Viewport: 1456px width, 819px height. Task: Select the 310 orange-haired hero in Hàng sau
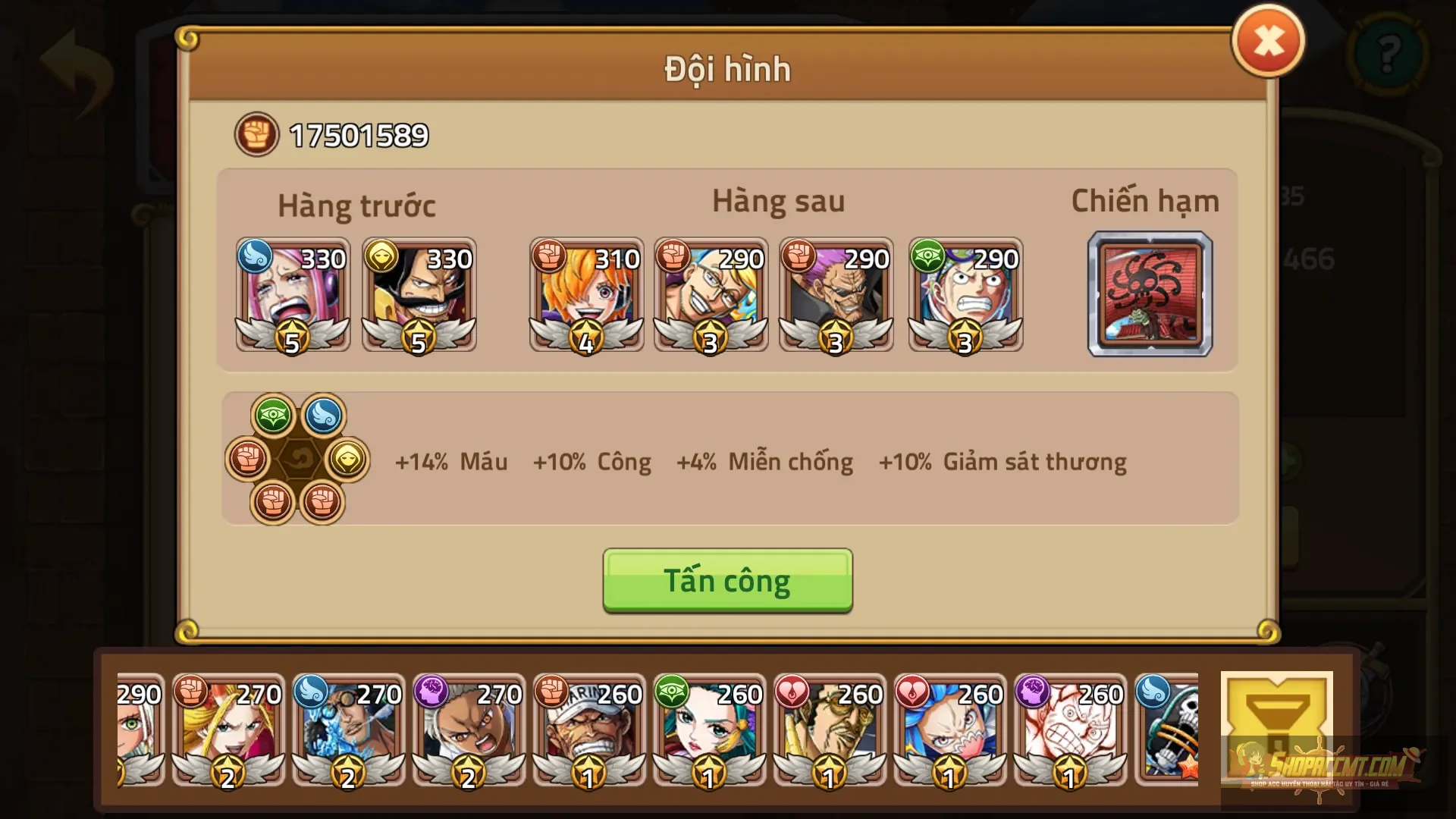click(586, 296)
